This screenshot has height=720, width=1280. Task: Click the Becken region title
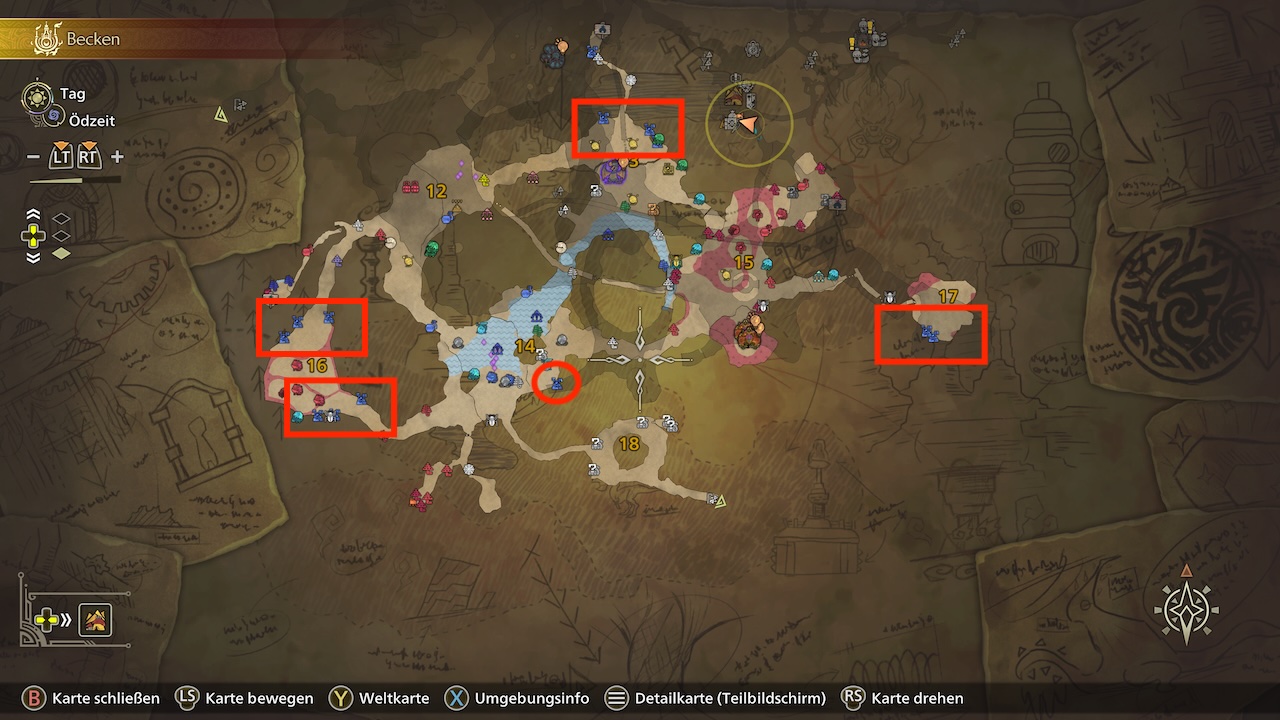click(x=93, y=40)
